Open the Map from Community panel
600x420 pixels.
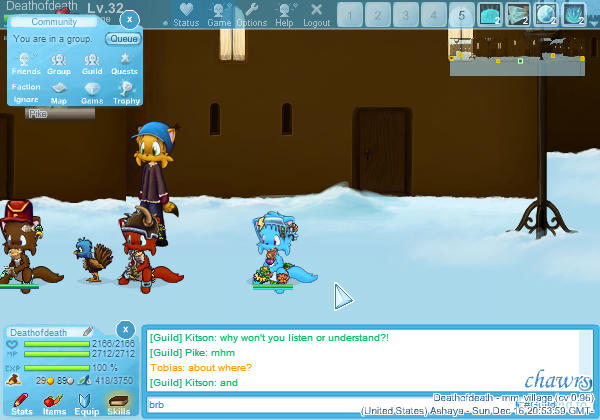59,93
